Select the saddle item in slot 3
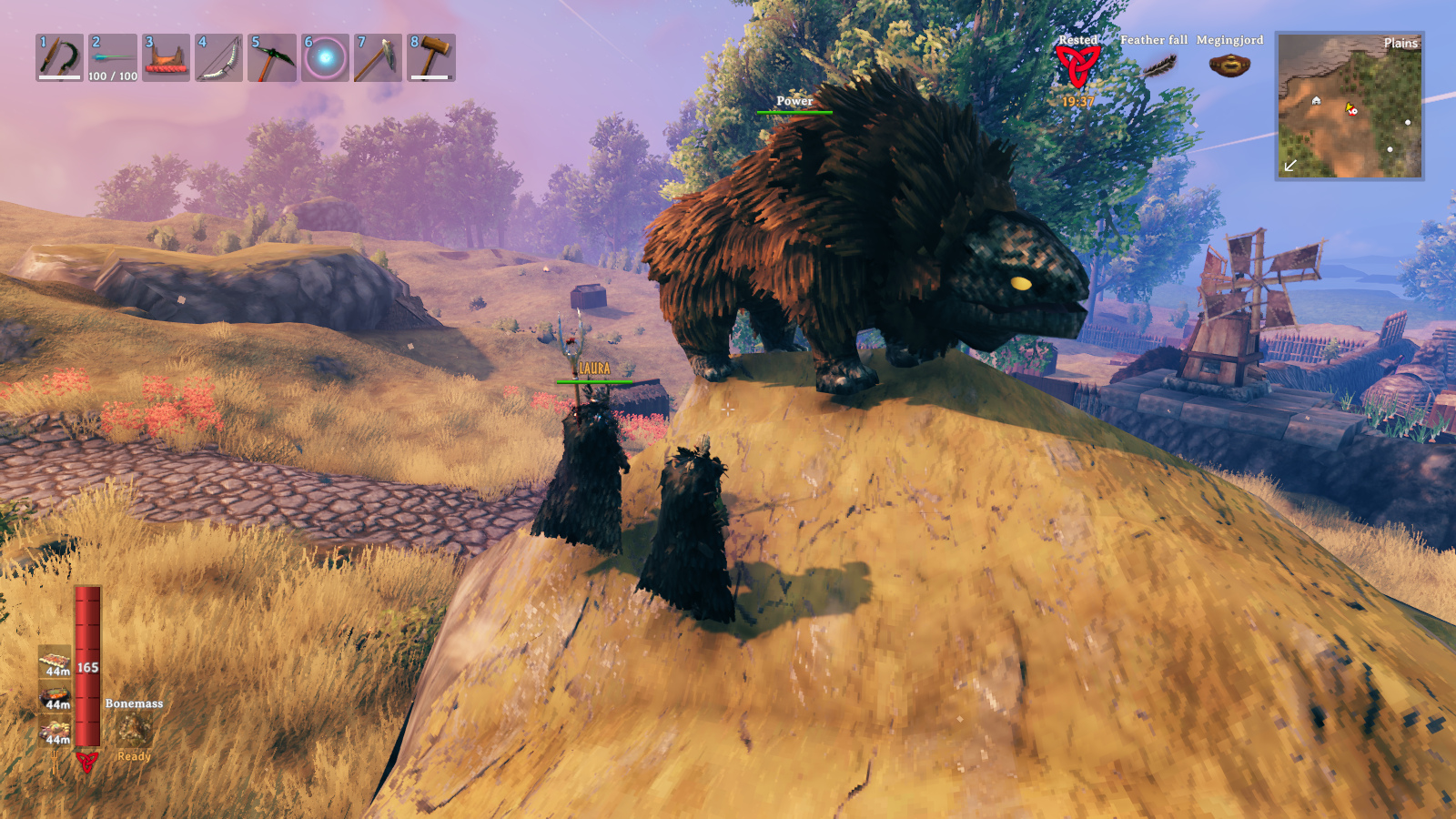The width and height of the screenshot is (1456, 819). [x=166, y=57]
